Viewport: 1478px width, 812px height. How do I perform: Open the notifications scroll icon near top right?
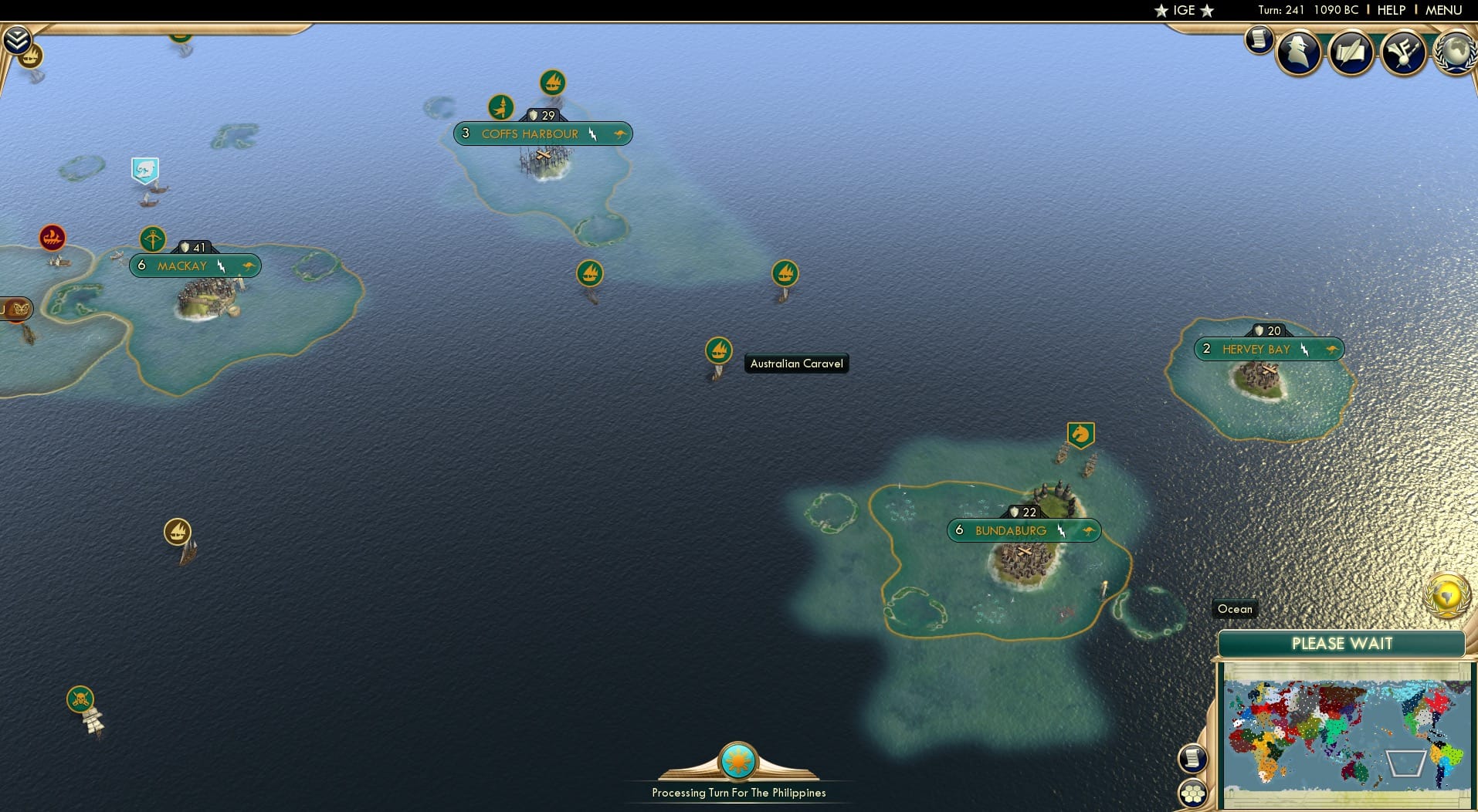(x=1260, y=40)
